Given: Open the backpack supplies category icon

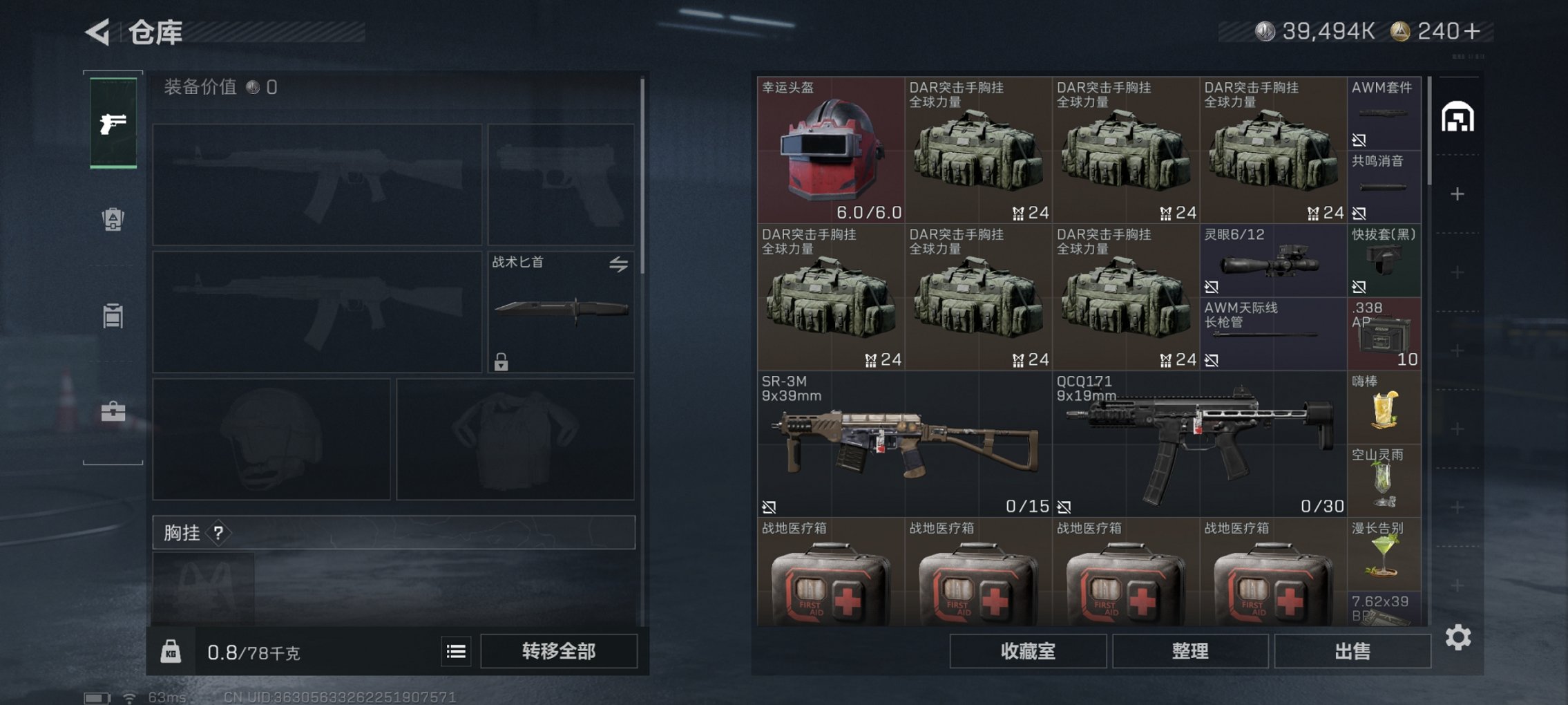Looking at the screenshot, I should tap(112, 220).
